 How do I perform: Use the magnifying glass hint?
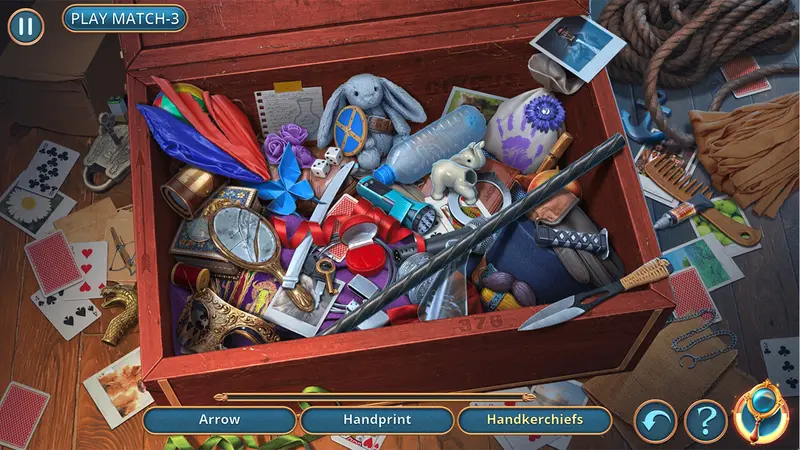pyautogui.click(x=761, y=416)
